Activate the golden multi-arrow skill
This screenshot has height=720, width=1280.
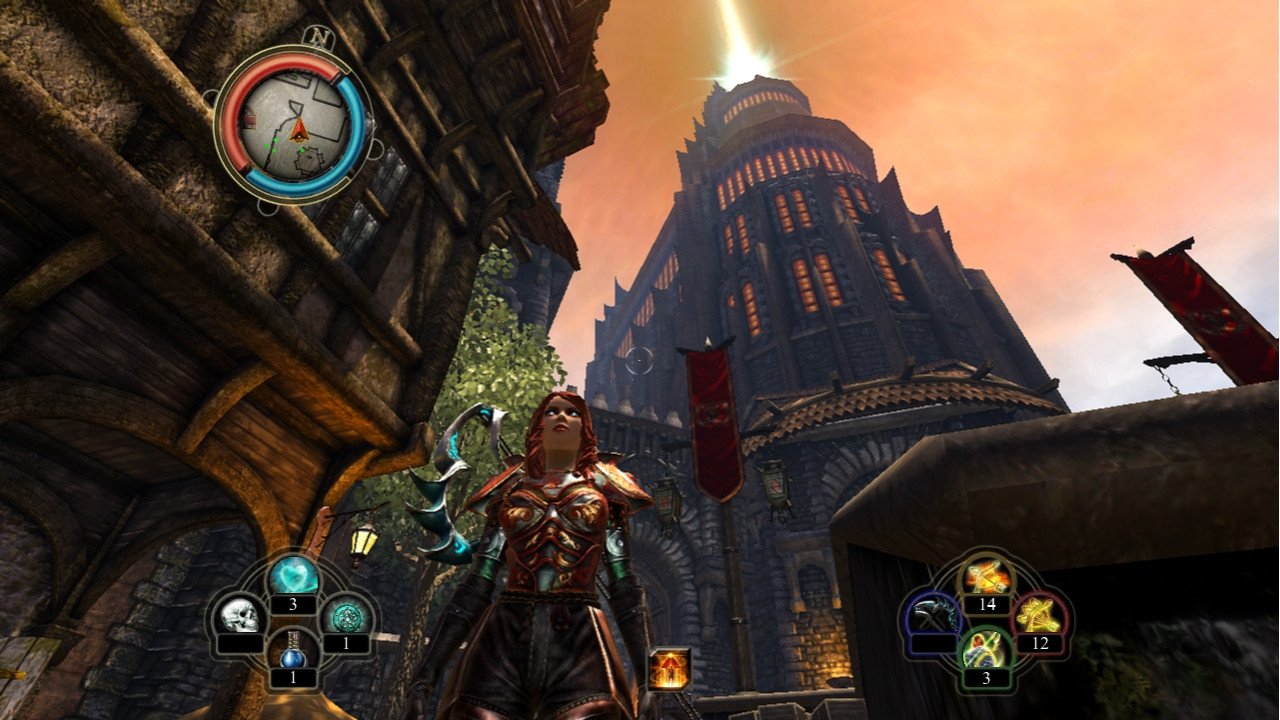click(1039, 614)
